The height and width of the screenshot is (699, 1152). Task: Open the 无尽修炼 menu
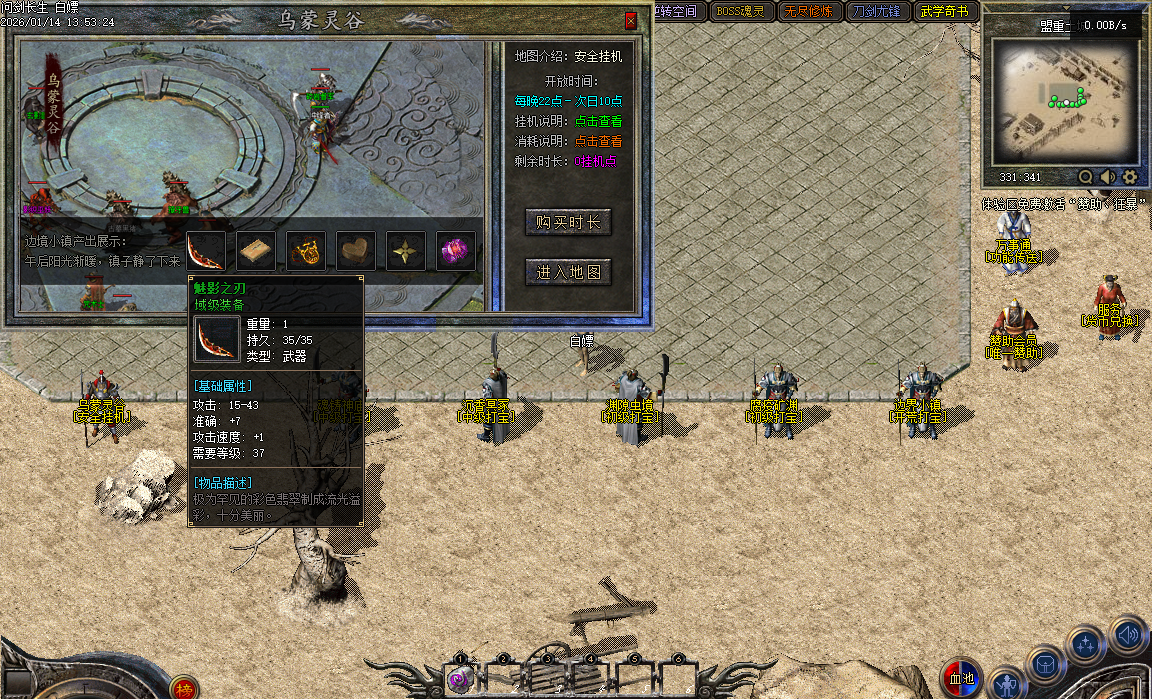pos(807,12)
